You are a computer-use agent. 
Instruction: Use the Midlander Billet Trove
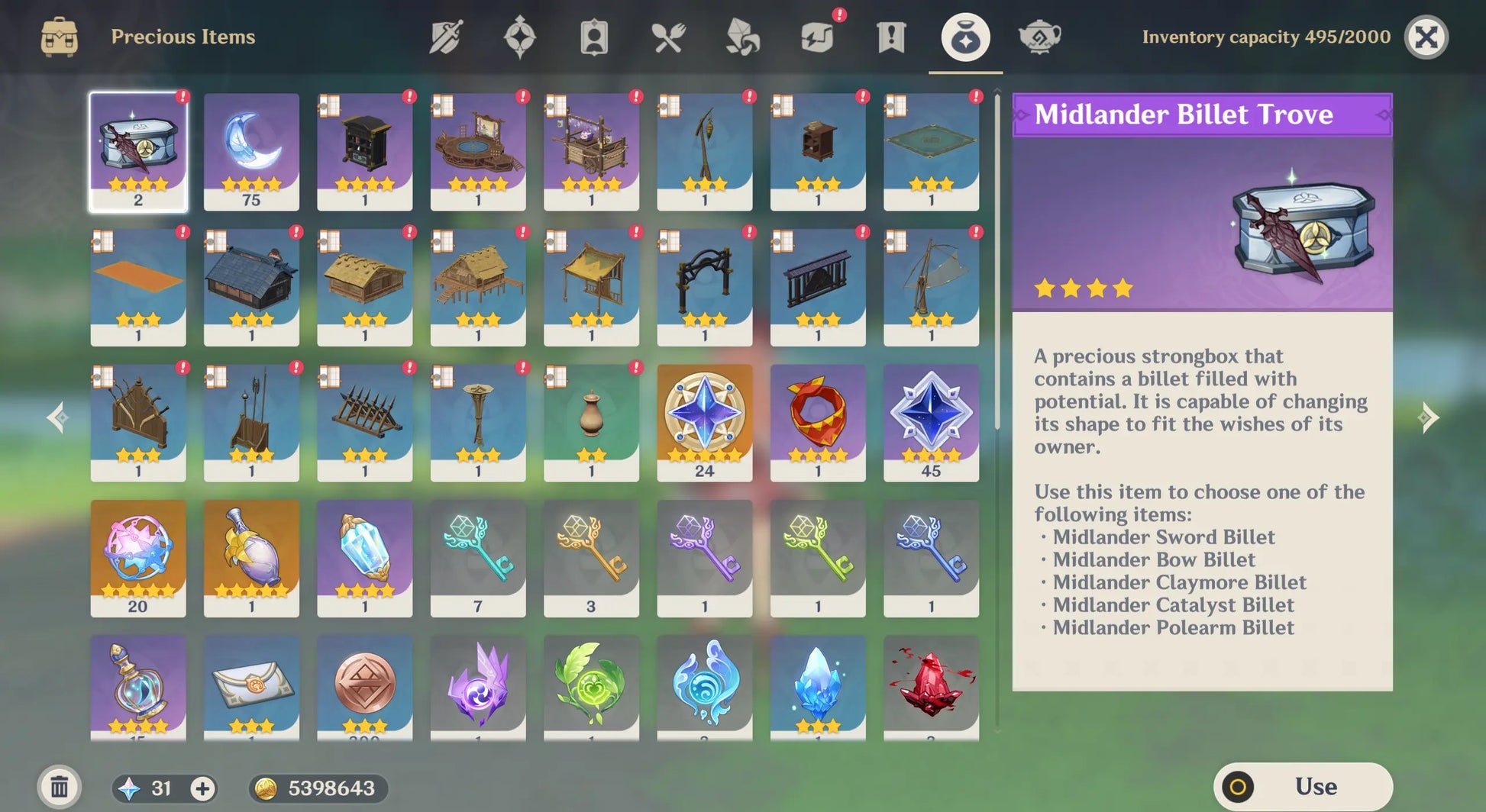click(1303, 786)
